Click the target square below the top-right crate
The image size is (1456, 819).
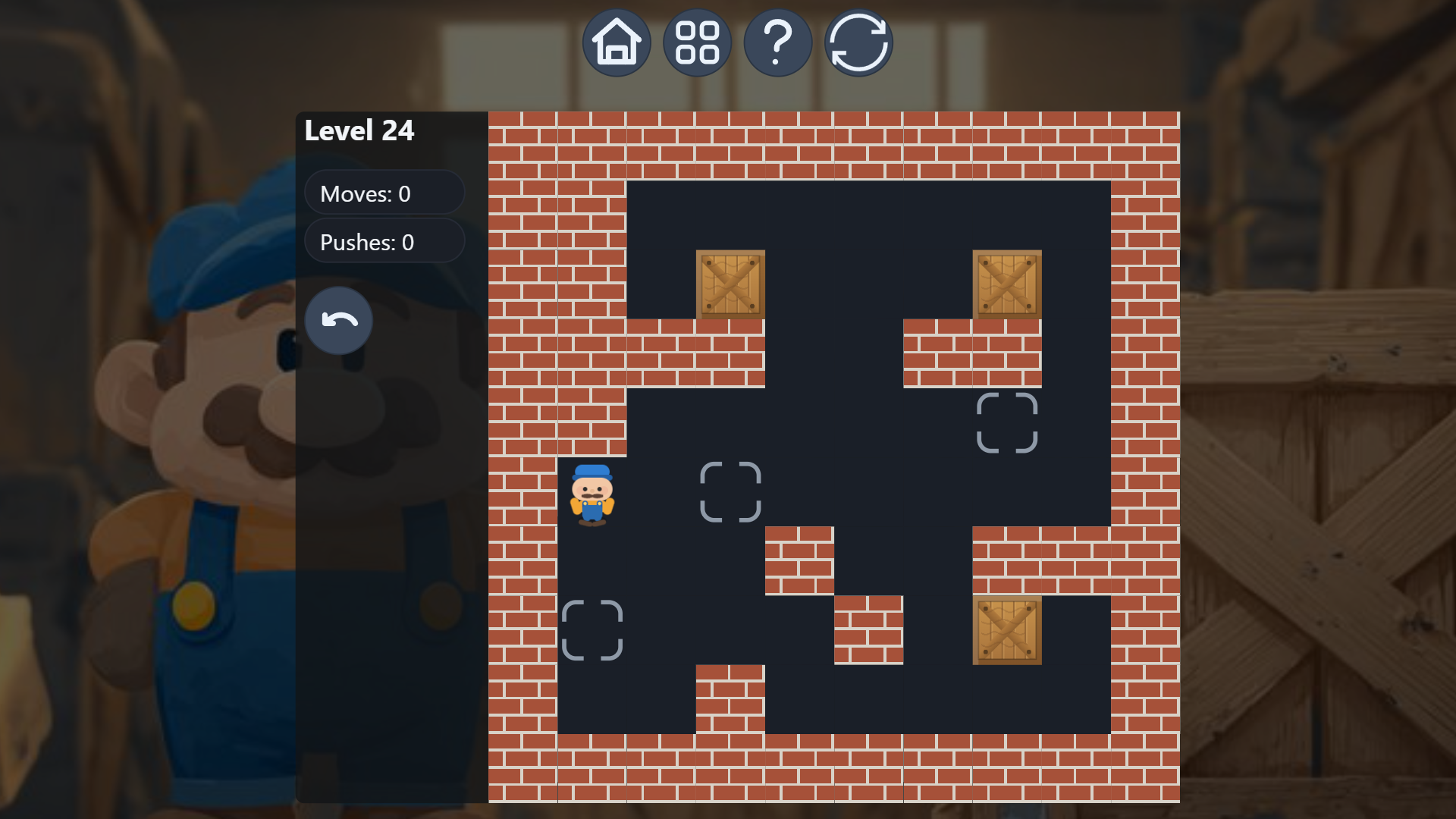click(1009, 425)
